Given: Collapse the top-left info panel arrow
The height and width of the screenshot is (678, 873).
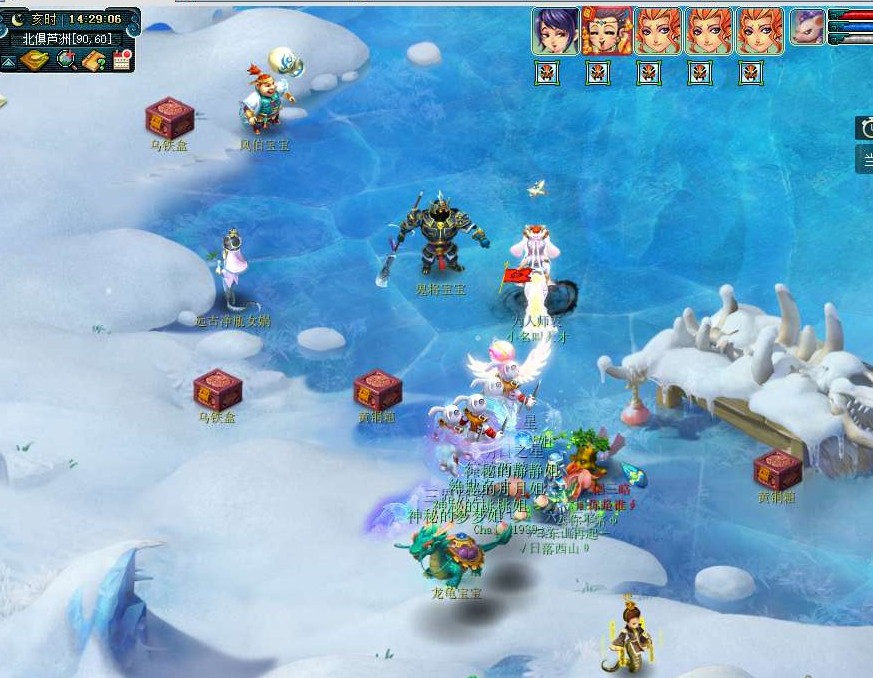Looking at the screenshot, I should click(8, 62).
